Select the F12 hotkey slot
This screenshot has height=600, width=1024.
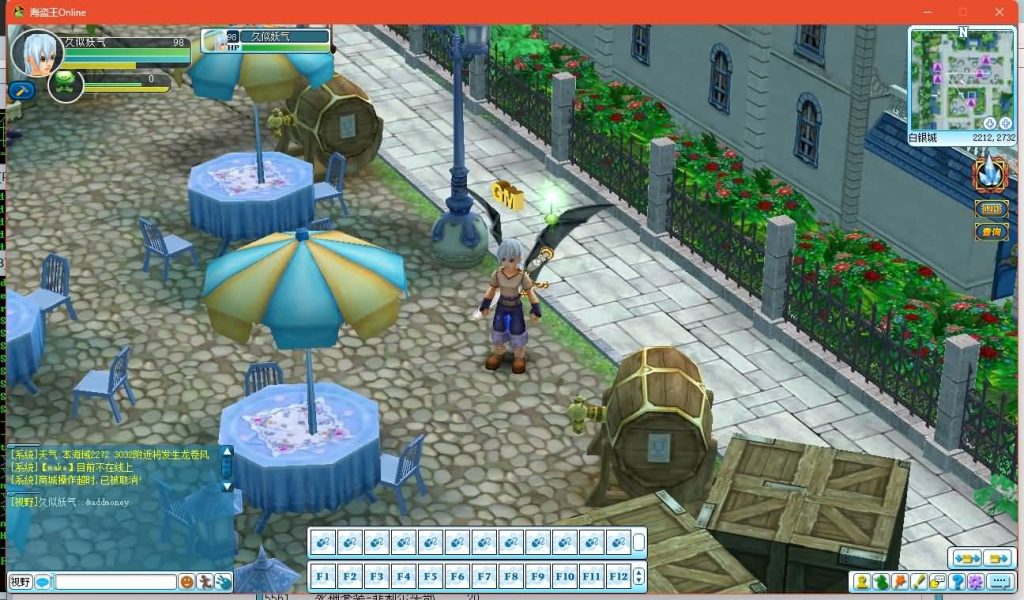point(618,576)
